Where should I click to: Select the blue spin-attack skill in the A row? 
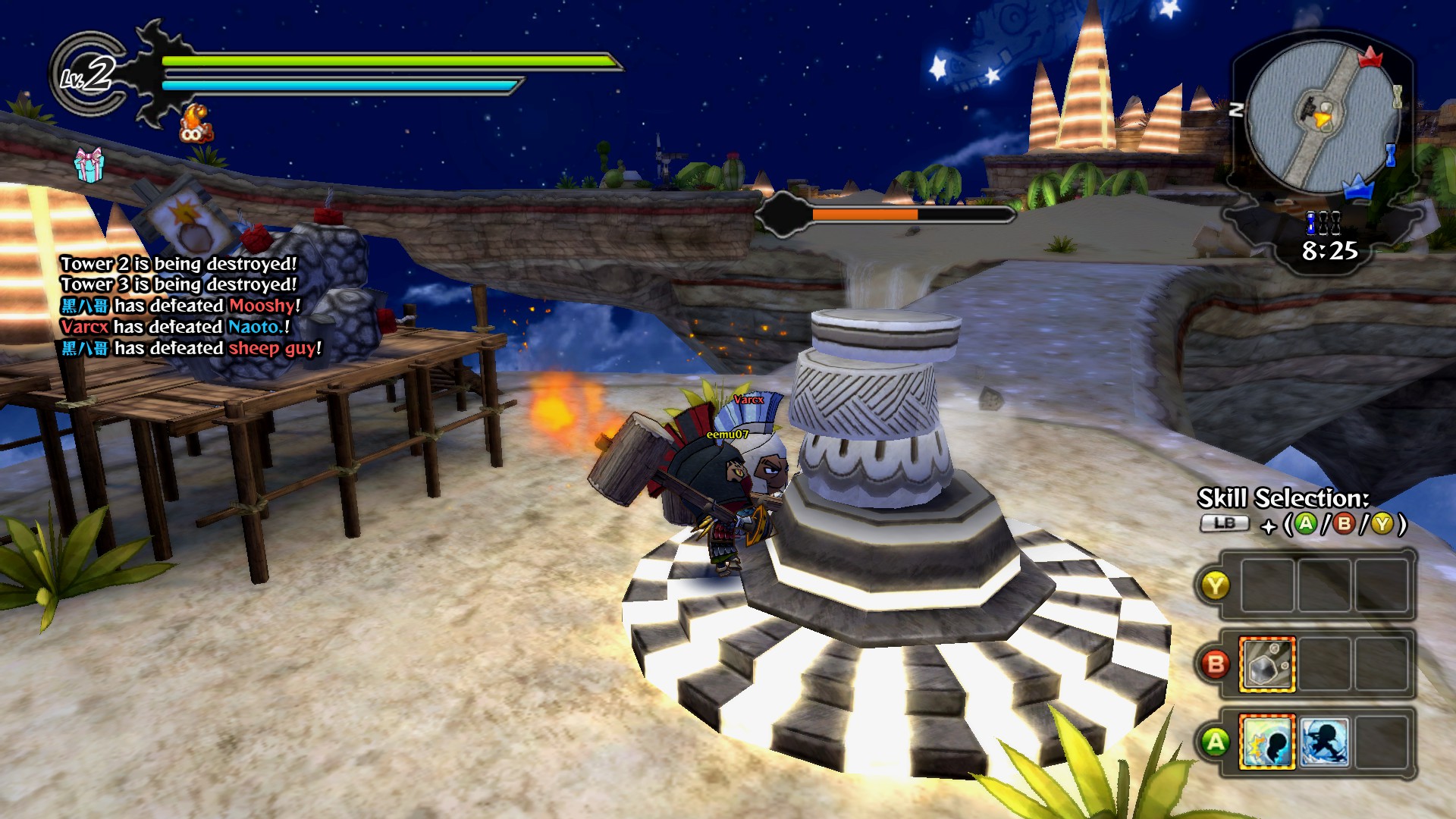pos(1325,742)
